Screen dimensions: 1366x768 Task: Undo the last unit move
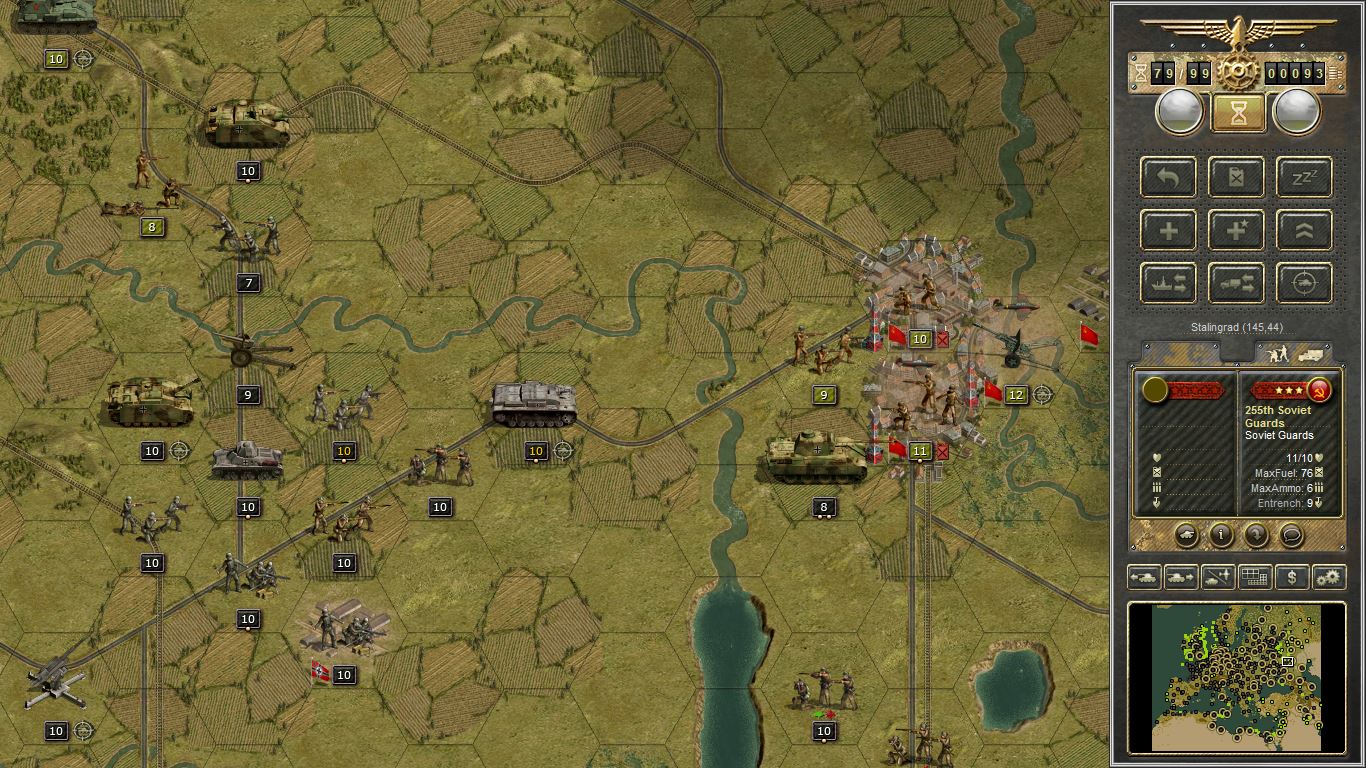(1168, 177)
